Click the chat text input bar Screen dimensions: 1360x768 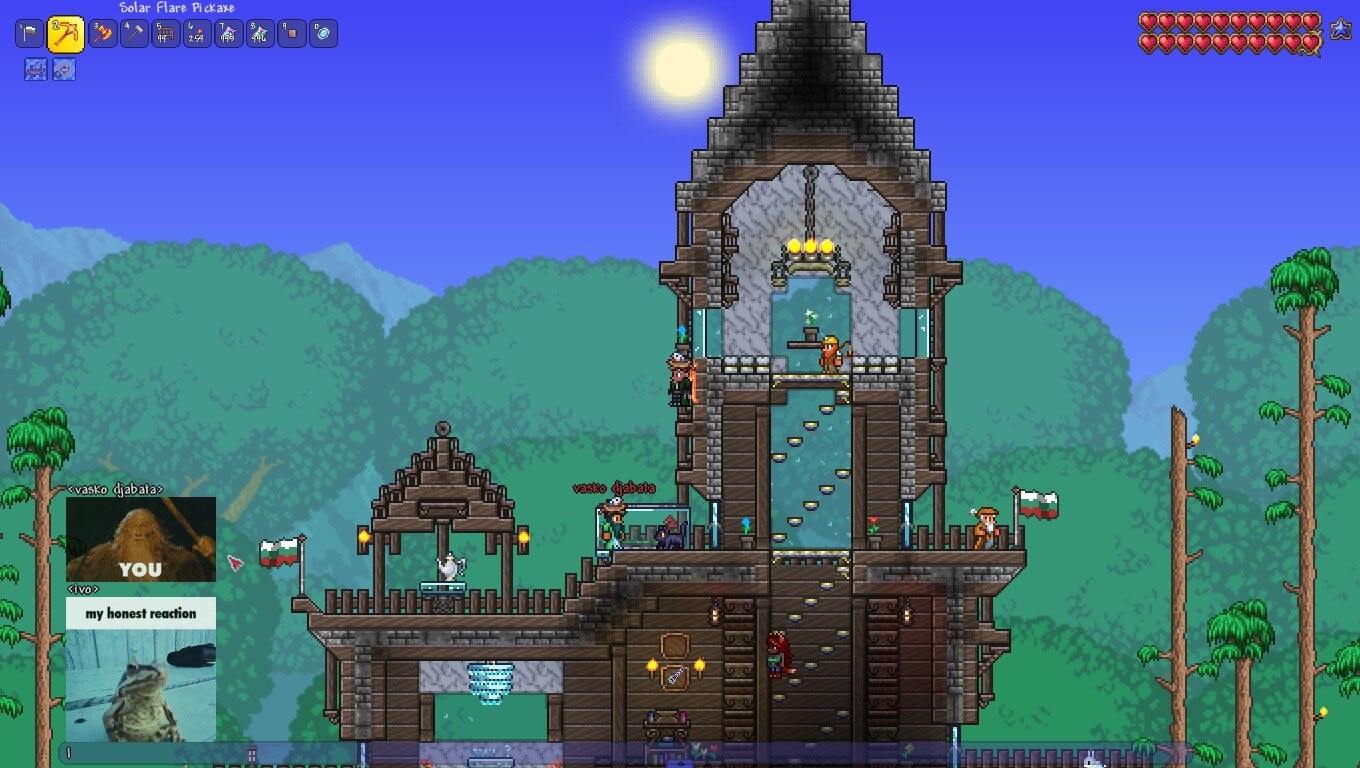click(x=210, y=753)
